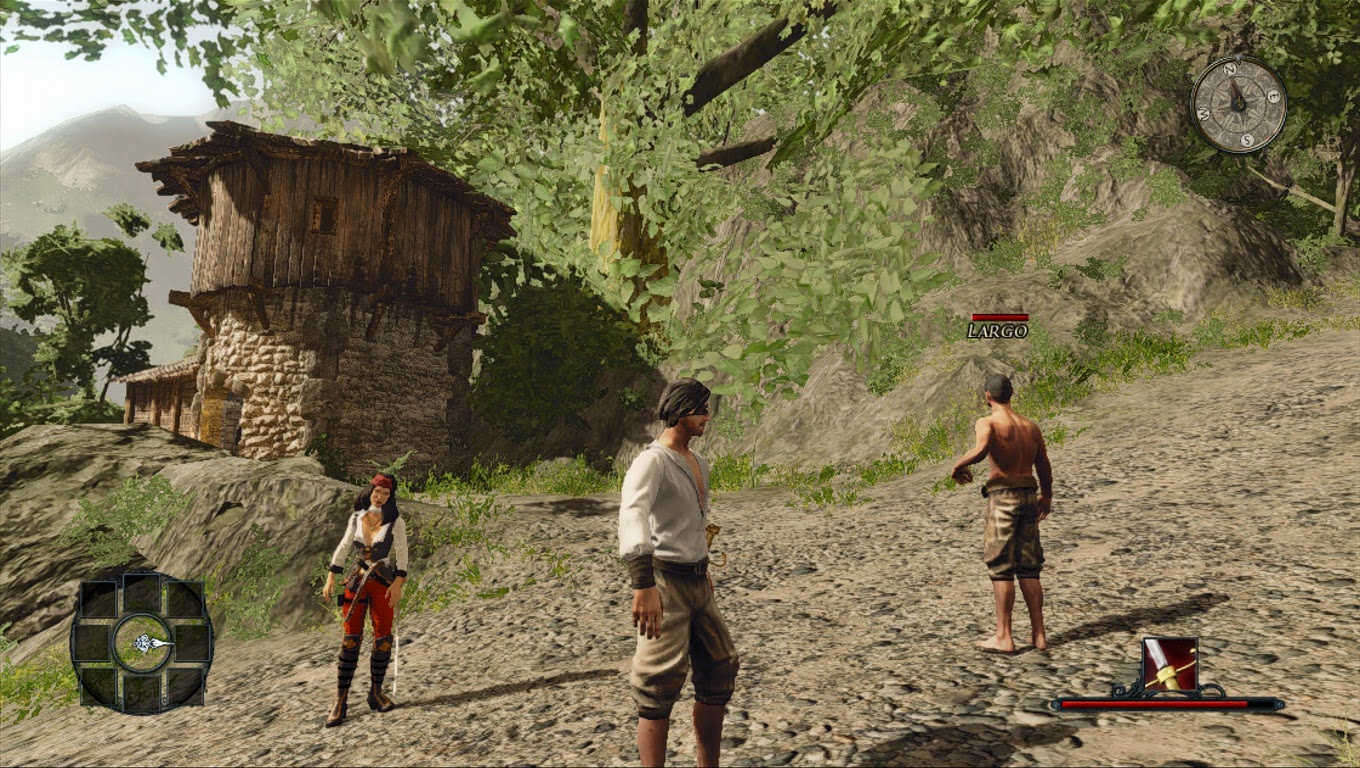Select the equipped sword weapon icon
Screen dimensions: 1360x768
[1169, 665]
